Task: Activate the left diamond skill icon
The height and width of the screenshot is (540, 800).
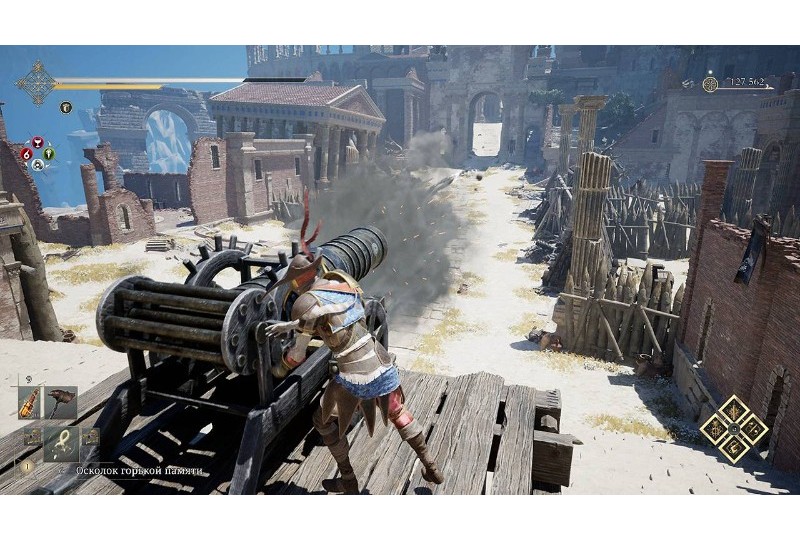Action: (x=714, y=428)
